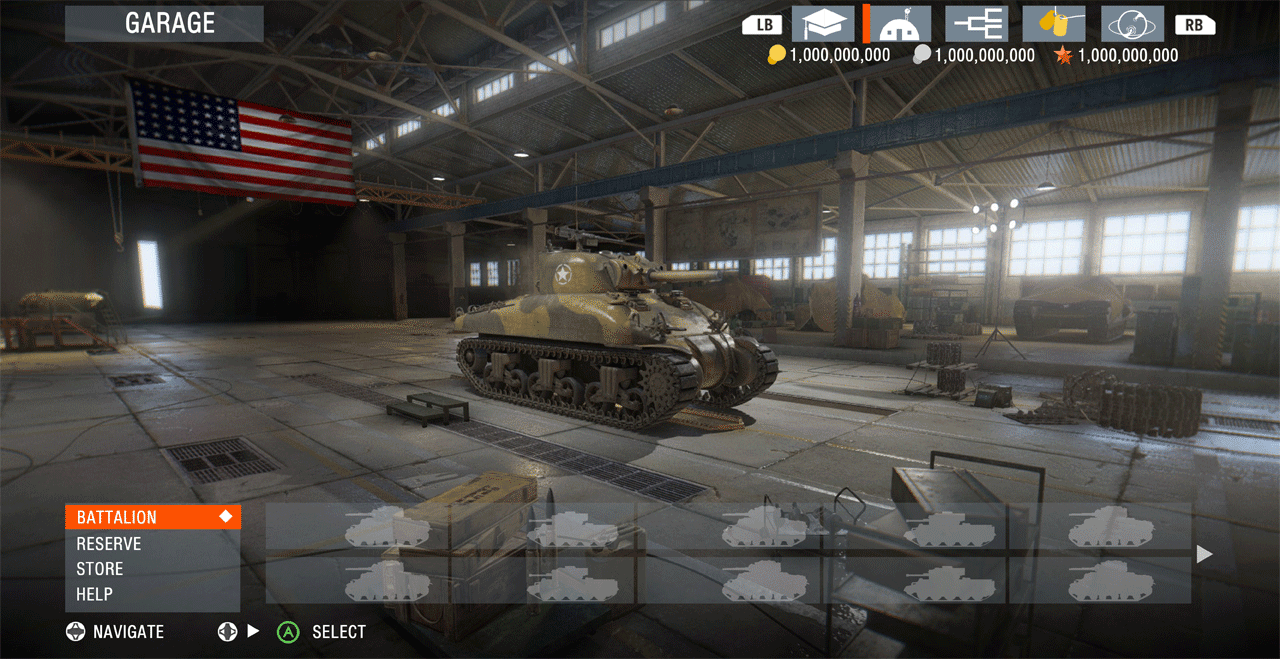
Task: Switch to the garage dome tab
Action: point(900,24)
